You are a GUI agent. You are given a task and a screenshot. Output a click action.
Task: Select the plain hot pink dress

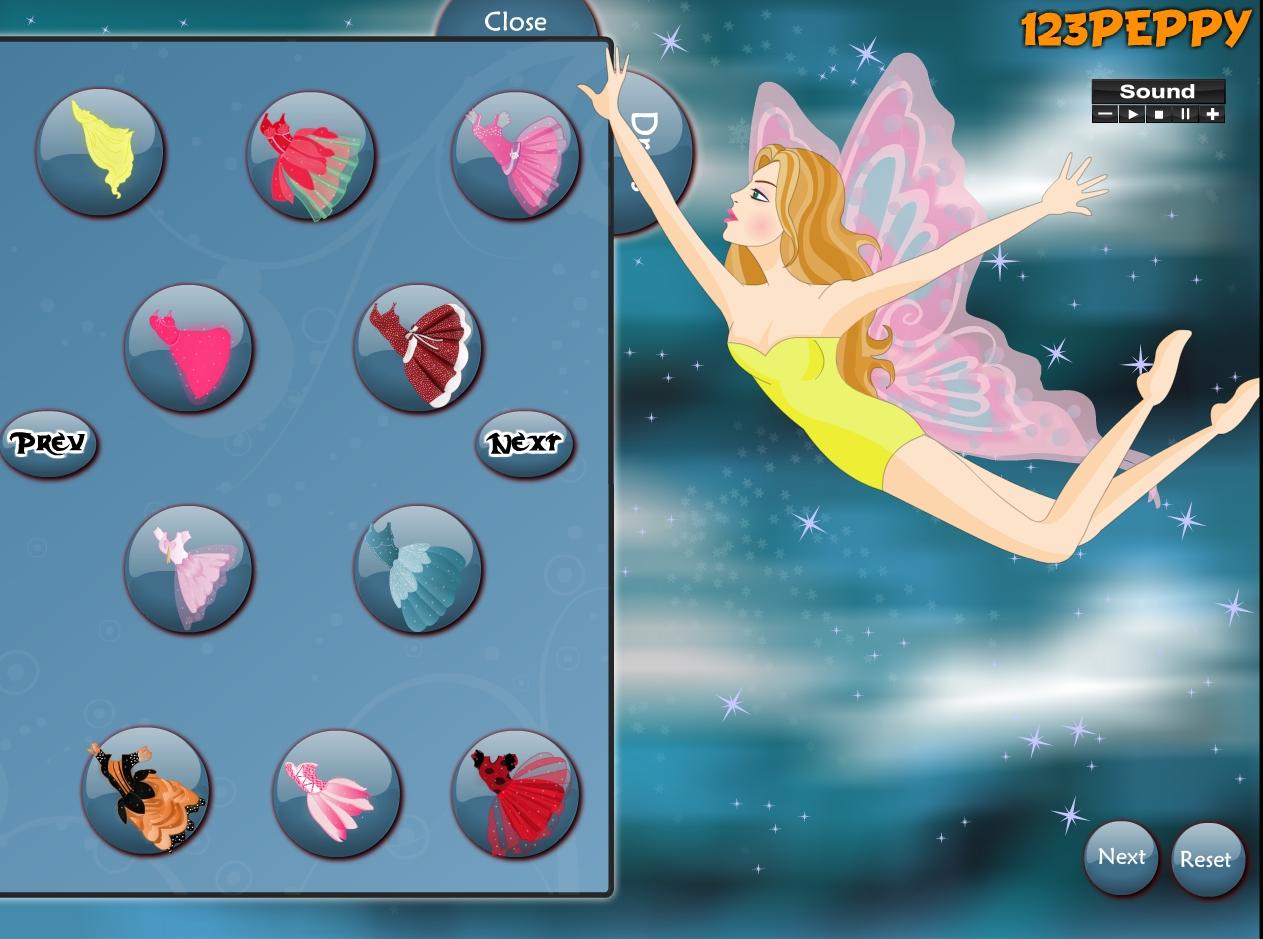pos(189,347)
